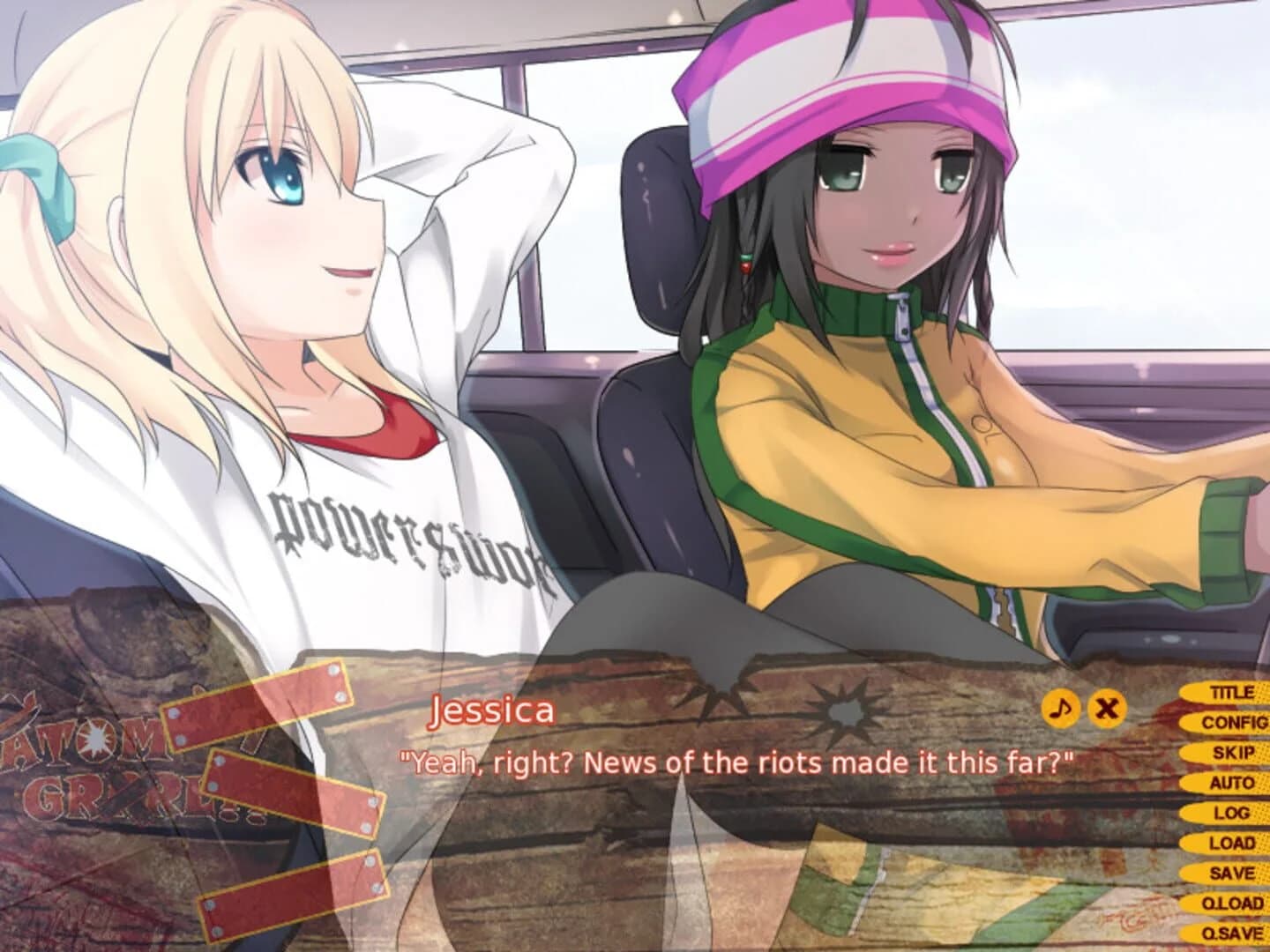Open the LOAD game screen
The image size is (1270, 952).
pos(1235,844)
